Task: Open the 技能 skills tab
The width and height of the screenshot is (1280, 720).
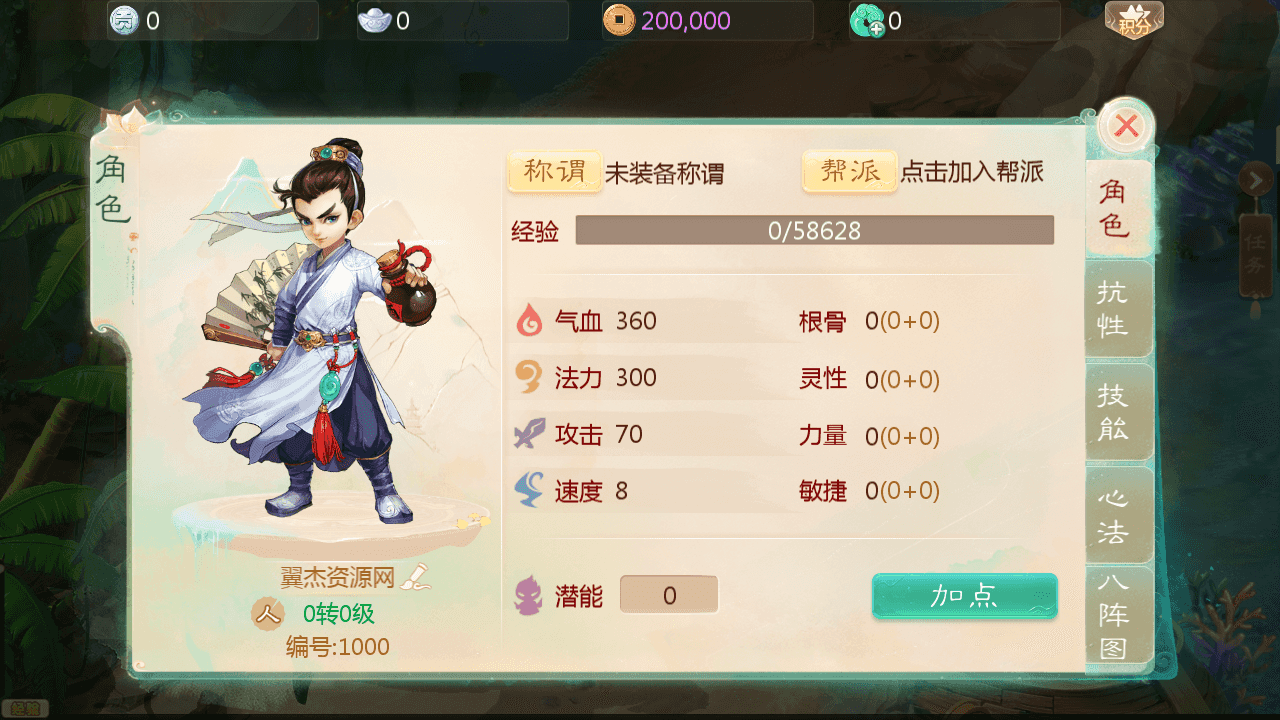Action: [x=1114, y=412]
